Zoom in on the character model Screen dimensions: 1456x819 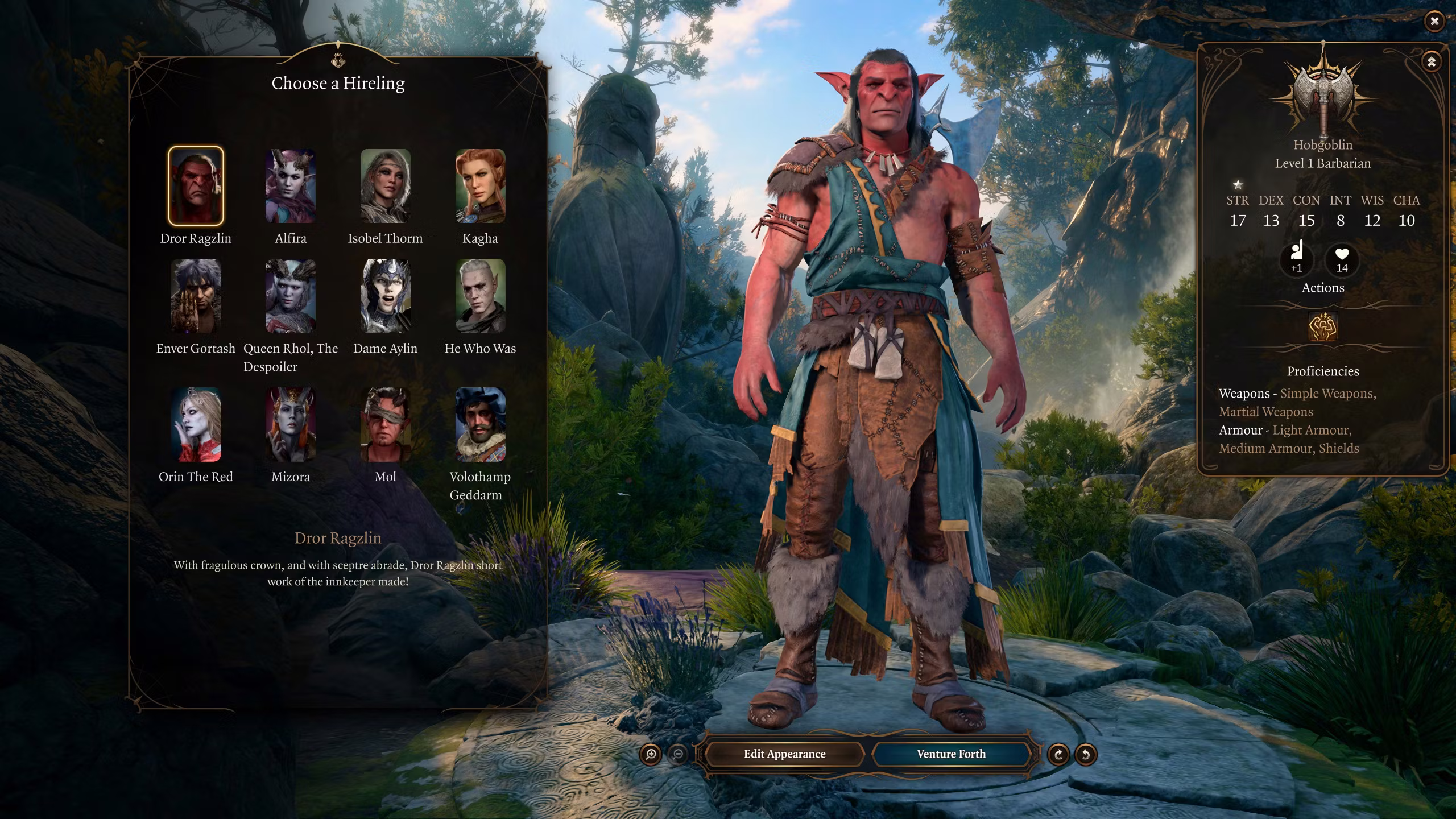point(651,755)
